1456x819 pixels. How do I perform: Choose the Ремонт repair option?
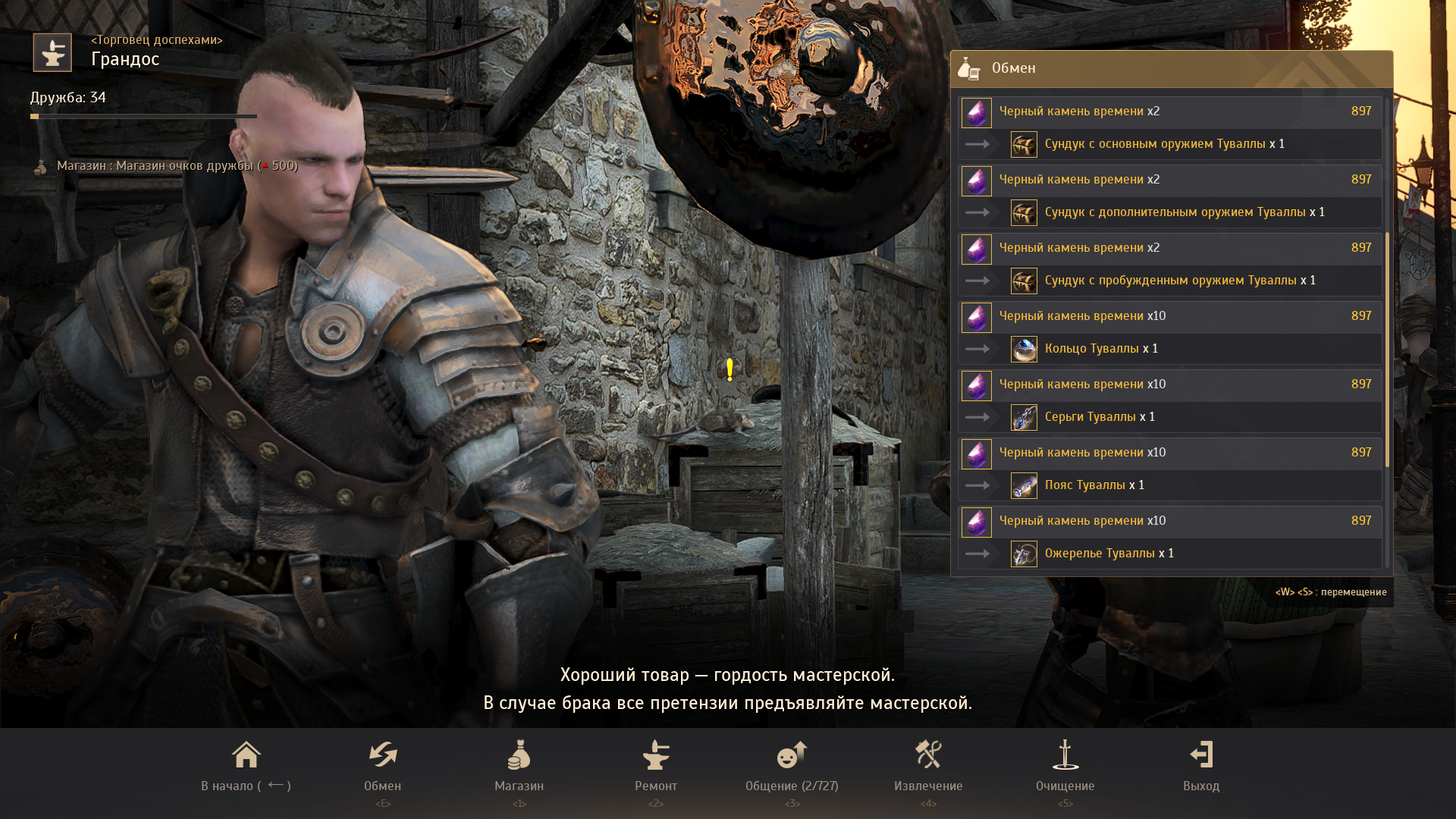[x=656, y=766]
